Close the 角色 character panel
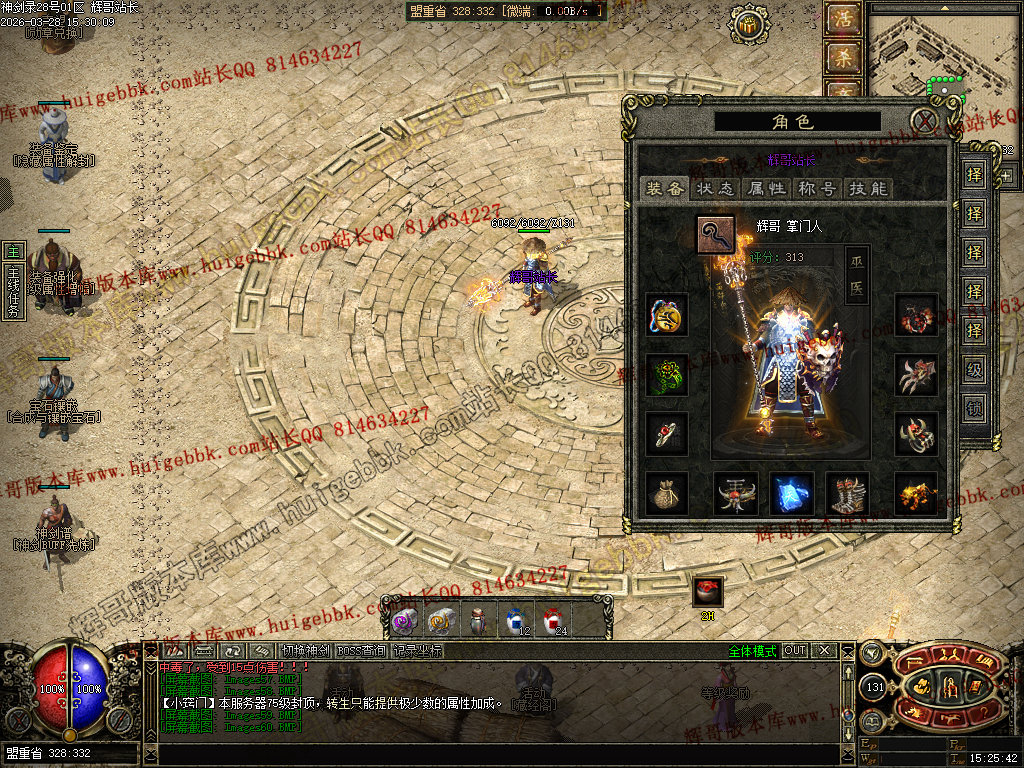Image resolution: width=1024 pixels, height=768 pixels. pyautogui.click(x=927, y=122)
